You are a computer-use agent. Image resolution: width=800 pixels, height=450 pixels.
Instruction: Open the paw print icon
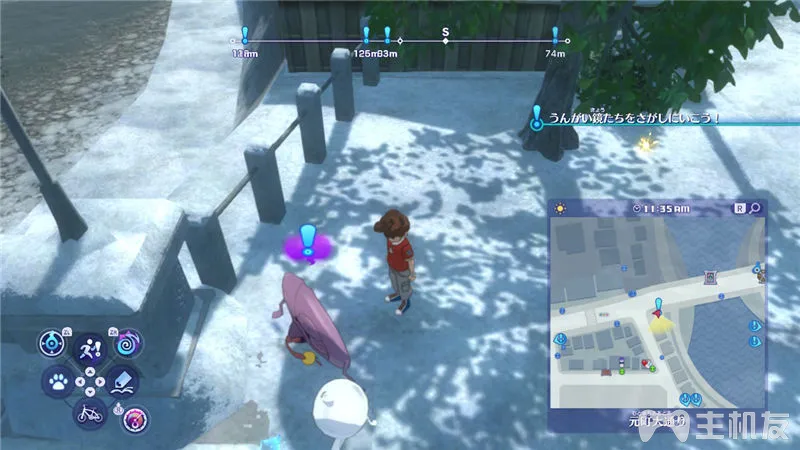click(58, 381)
